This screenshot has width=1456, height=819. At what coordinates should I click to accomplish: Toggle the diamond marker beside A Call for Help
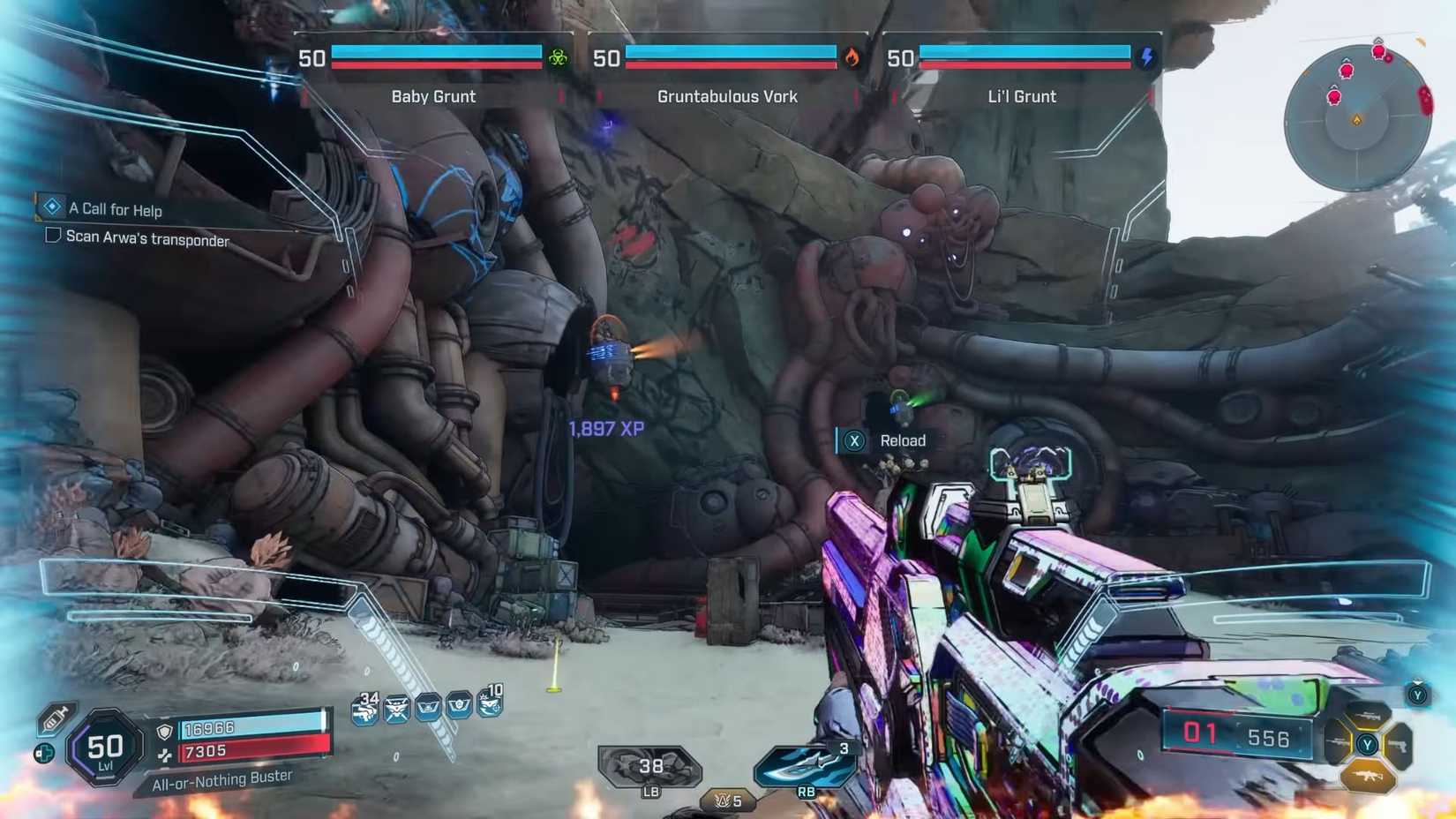pyautogui.click(x=53, y=206)
